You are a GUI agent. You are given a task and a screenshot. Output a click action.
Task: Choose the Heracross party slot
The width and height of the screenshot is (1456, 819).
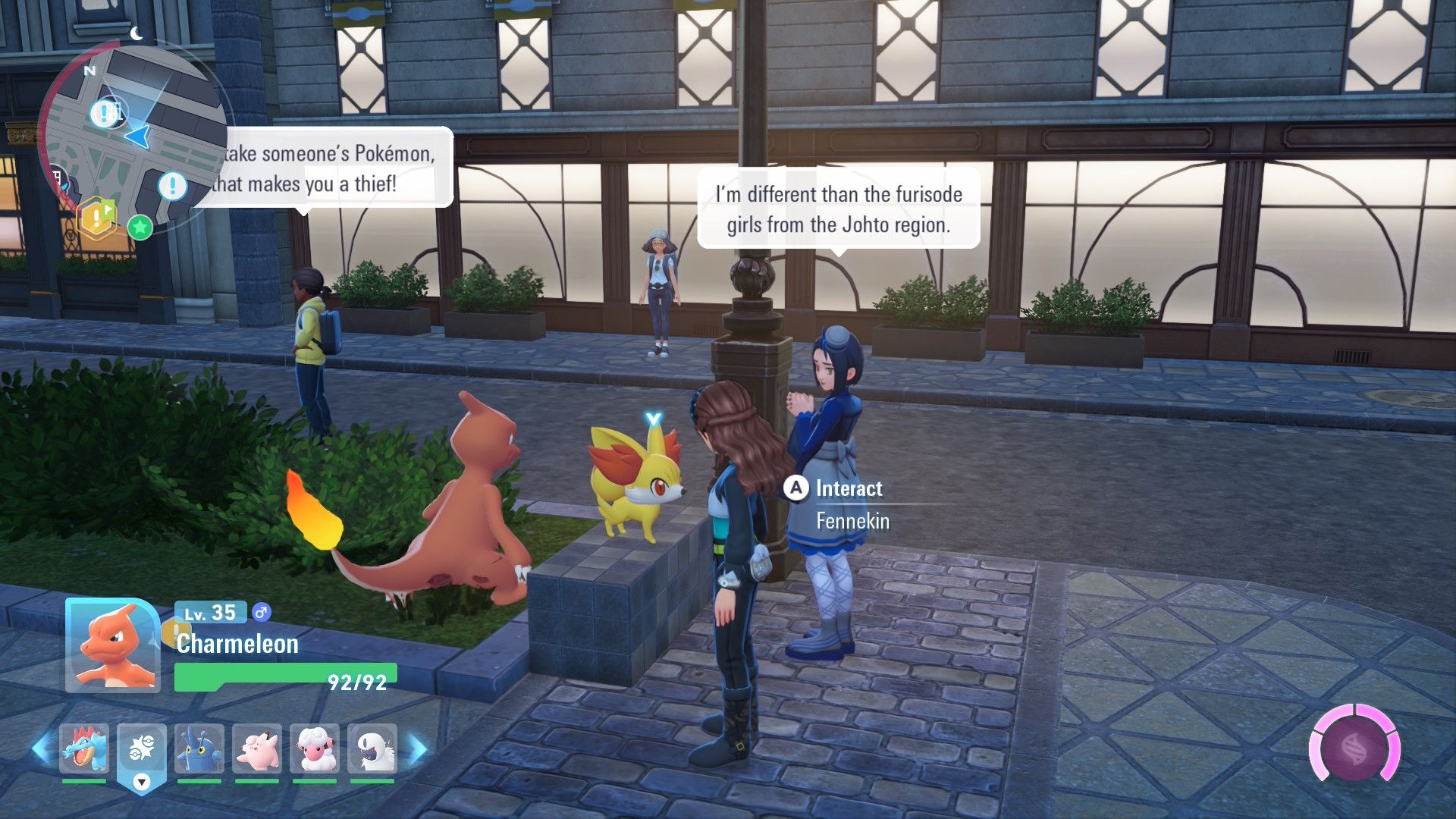click(x=199, y=749)
